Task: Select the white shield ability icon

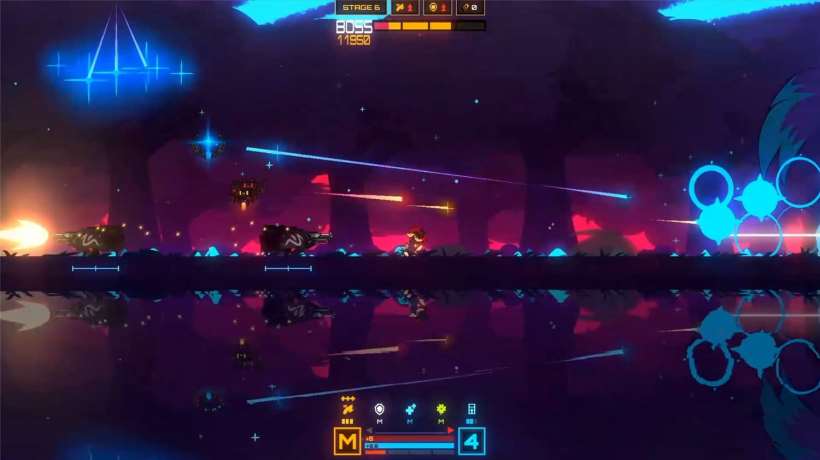Action: pyautogui.click(x=379, y=408)
